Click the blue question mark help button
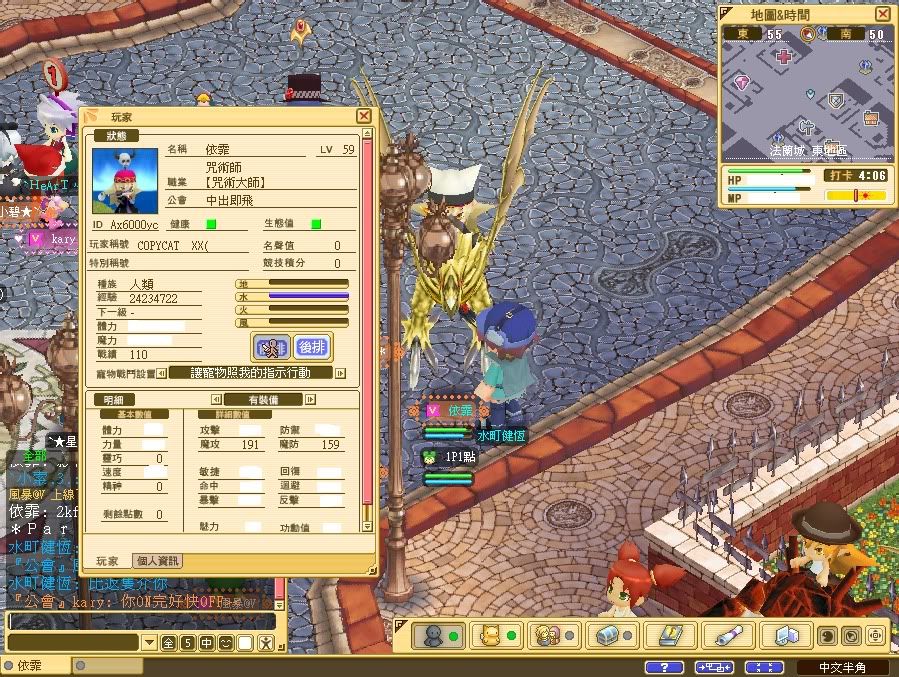The height and width of the screenshot is (677, 899). [x=664, y=667]
